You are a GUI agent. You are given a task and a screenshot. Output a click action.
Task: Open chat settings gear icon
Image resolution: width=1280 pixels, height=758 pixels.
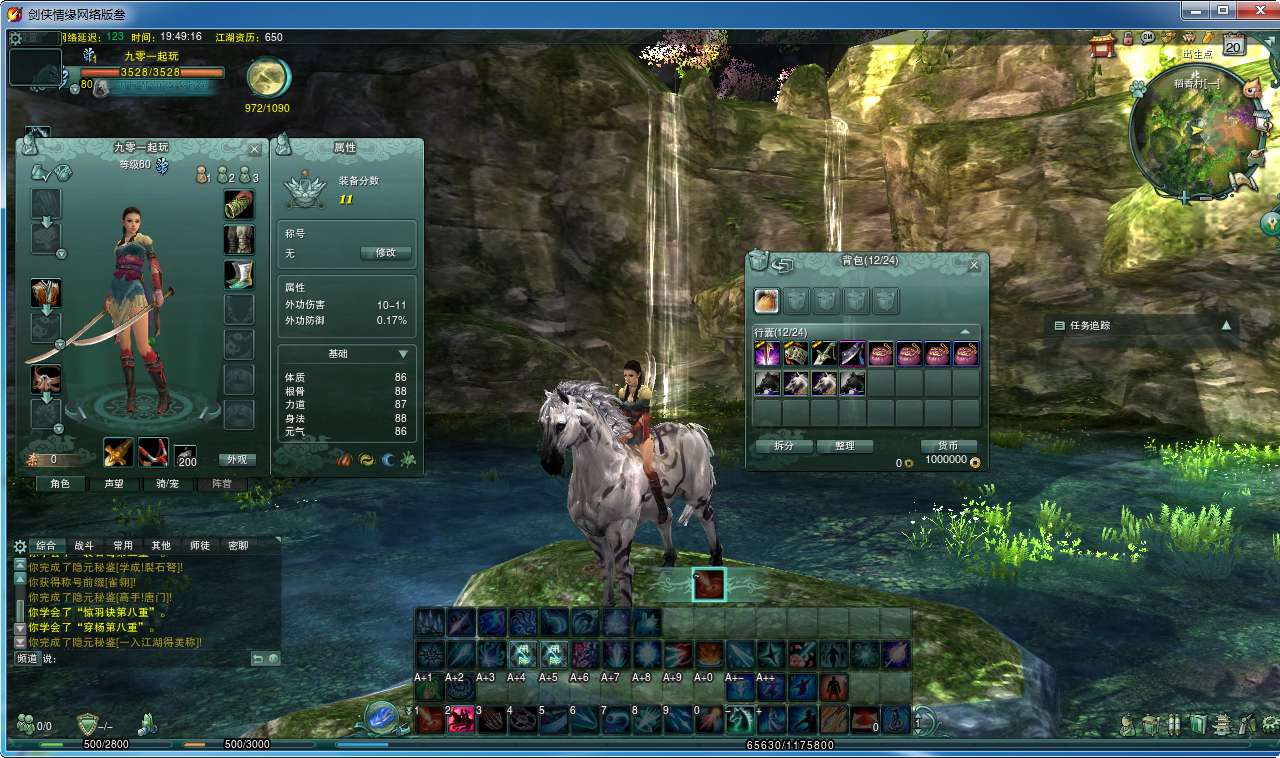tap(19, 546)
